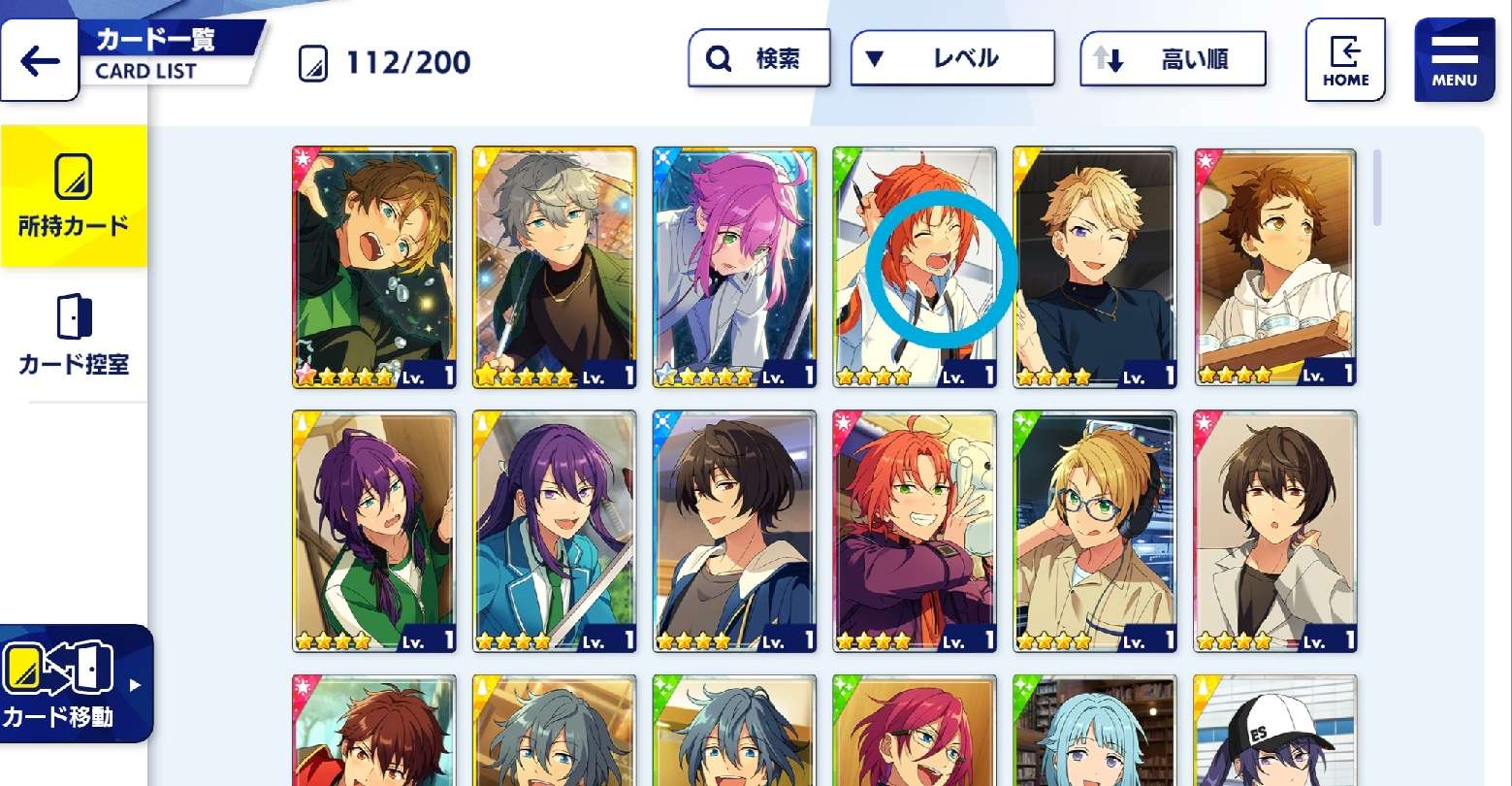Toggle the 高い順 sort order
Screen dimensions: 1512x786
[1172, 59]
